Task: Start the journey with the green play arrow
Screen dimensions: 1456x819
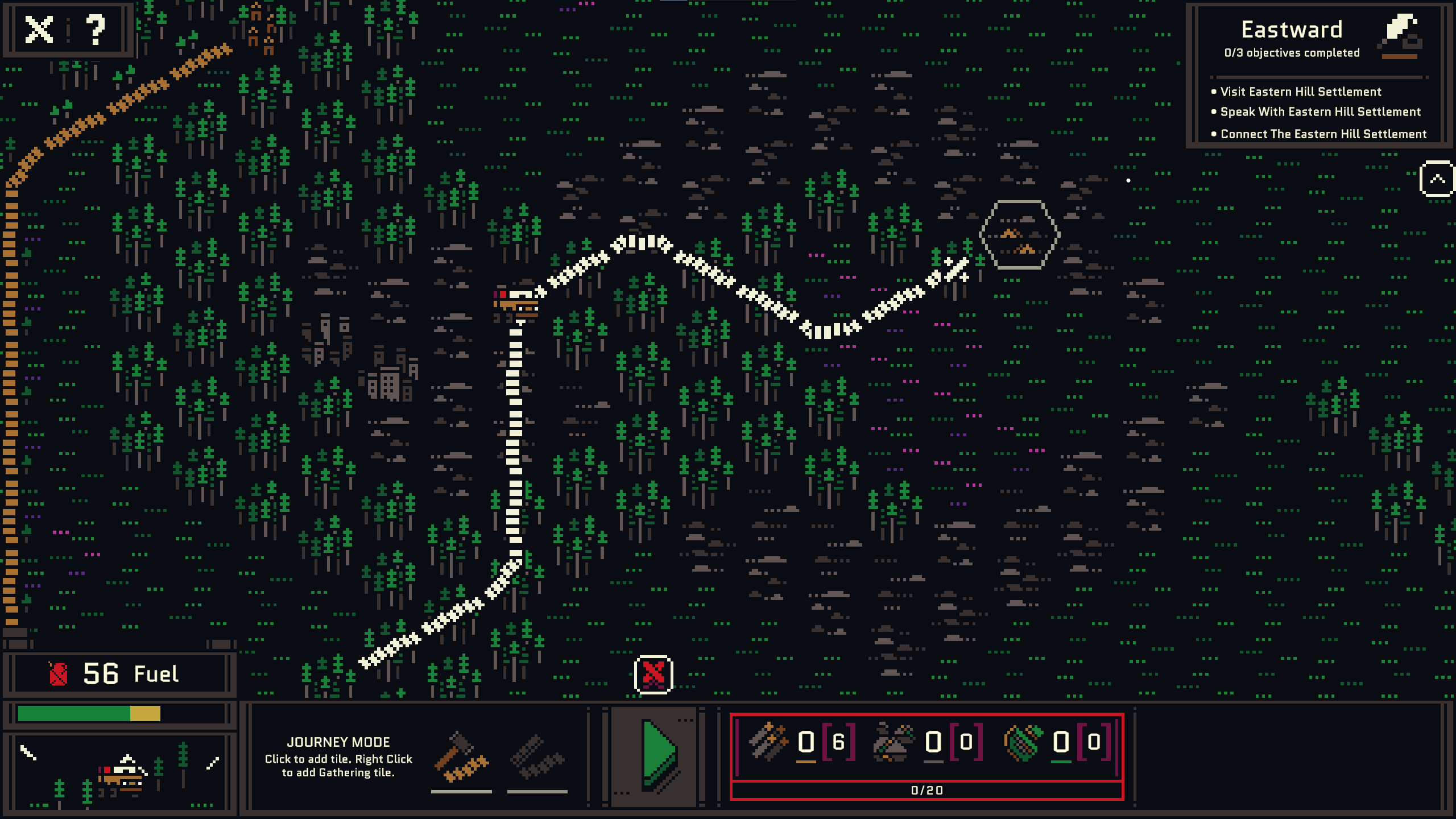Action: click(657, 755)
